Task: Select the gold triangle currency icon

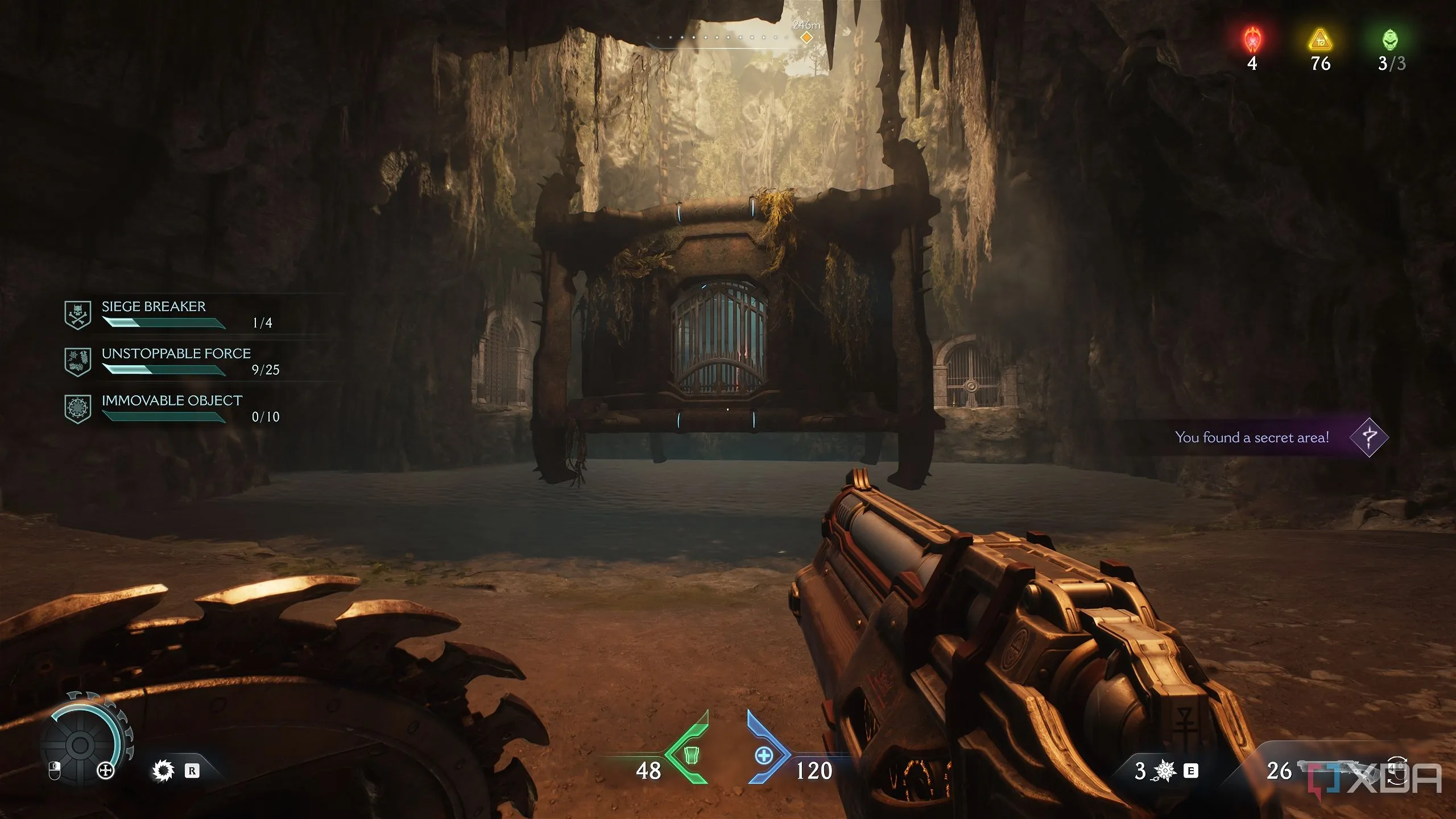Action: 1321,41
